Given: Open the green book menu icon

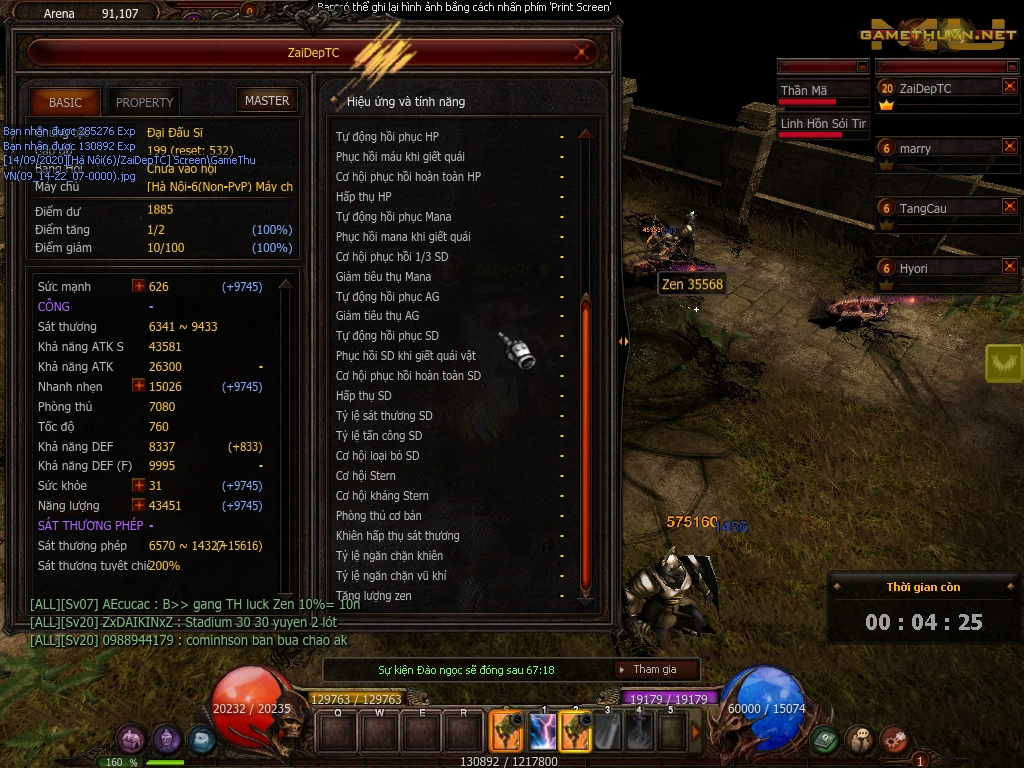Looking at the screenshot, I should pos(824,740).
